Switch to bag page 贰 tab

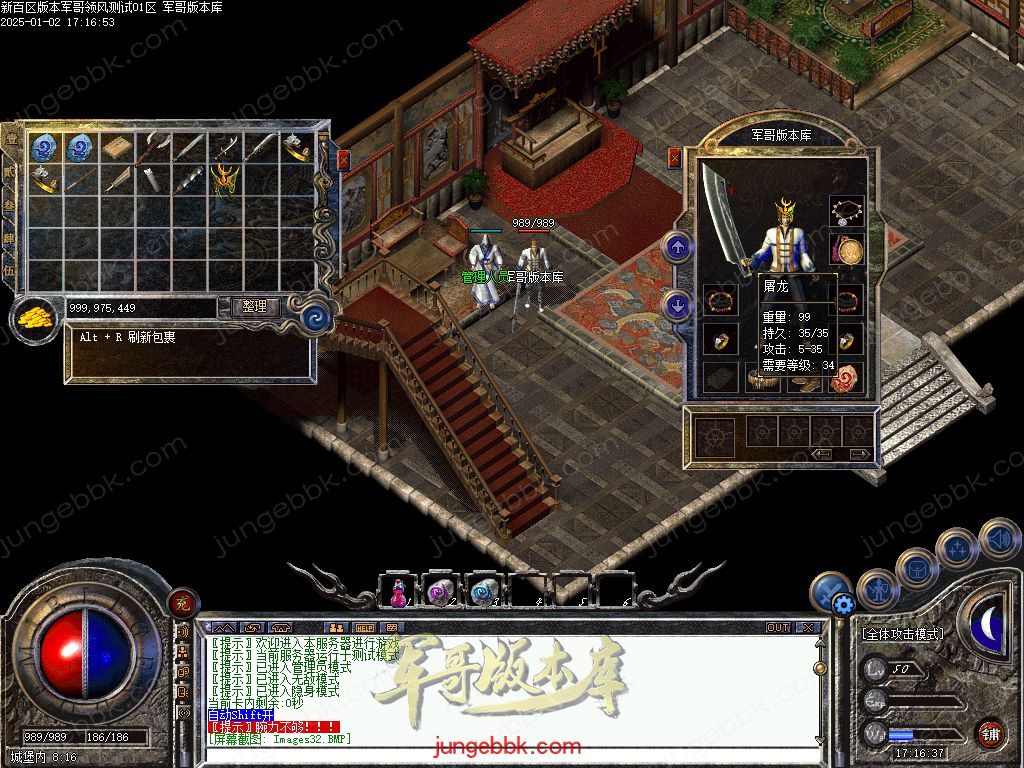pos(9,172)
